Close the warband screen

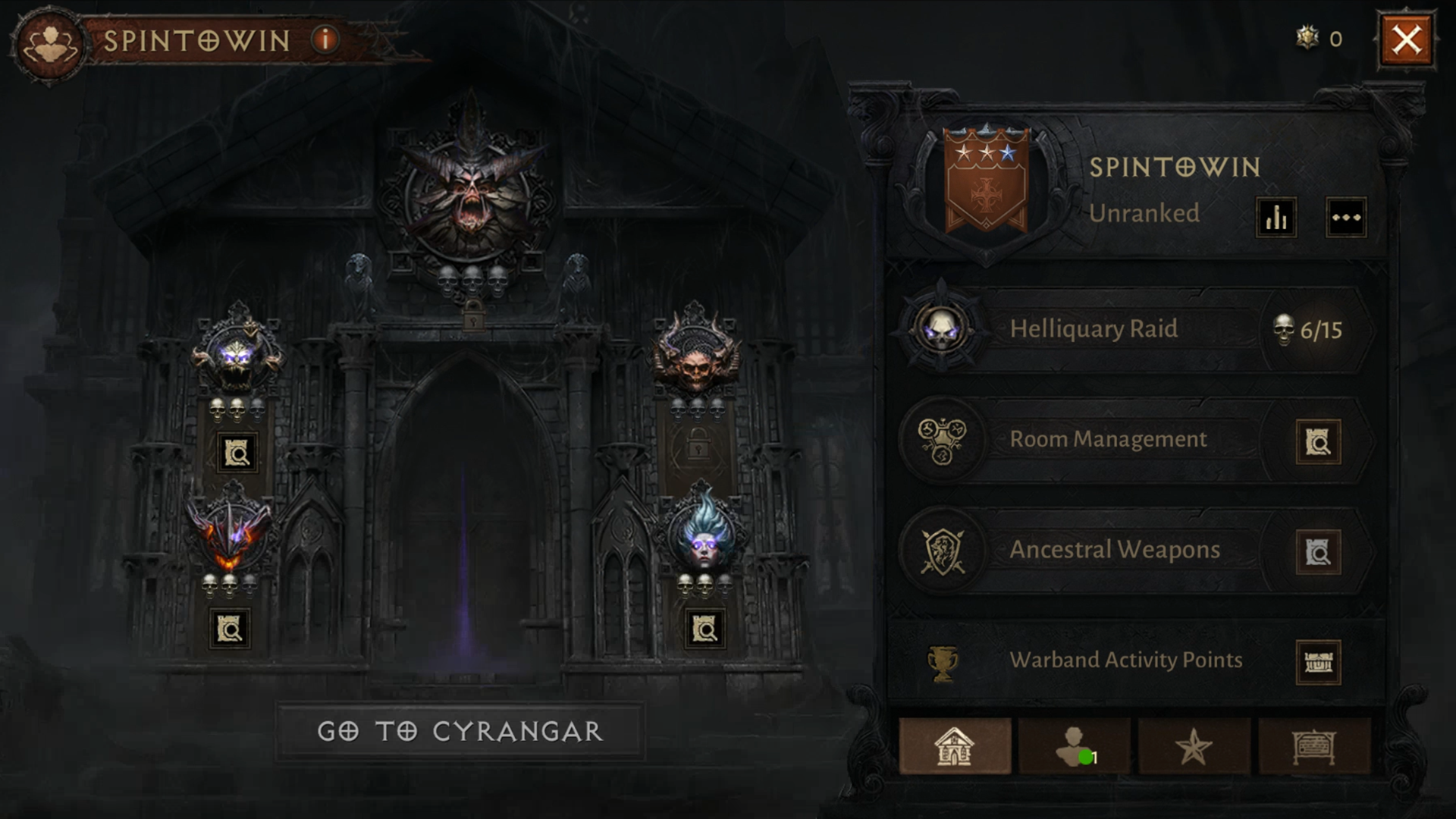coord(1406,39)
